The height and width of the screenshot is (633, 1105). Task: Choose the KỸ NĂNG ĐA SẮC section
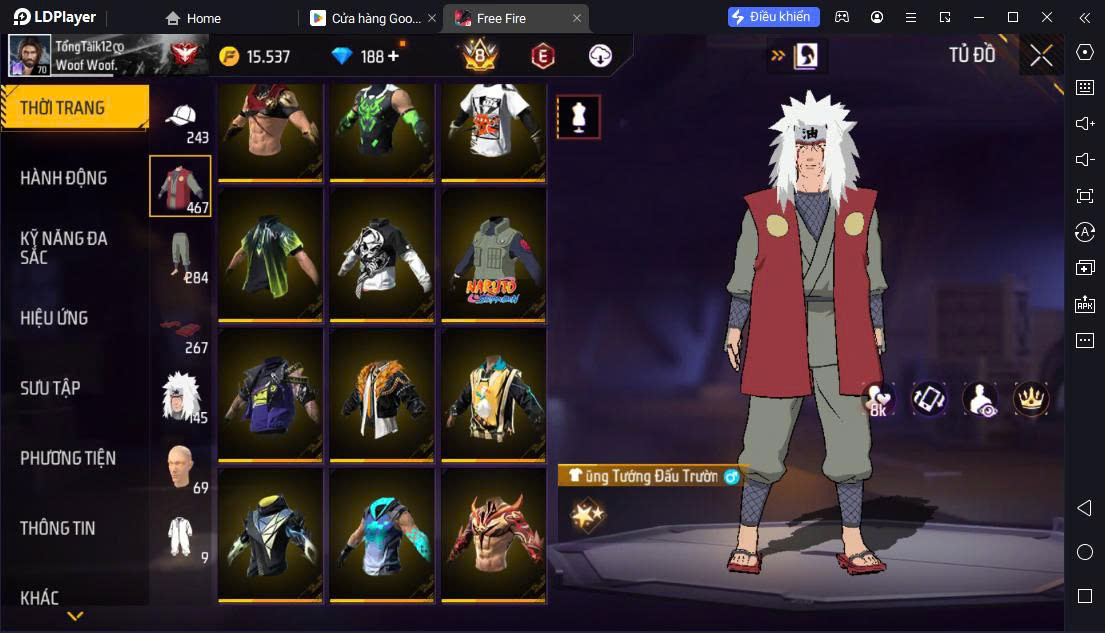point(64,248)
